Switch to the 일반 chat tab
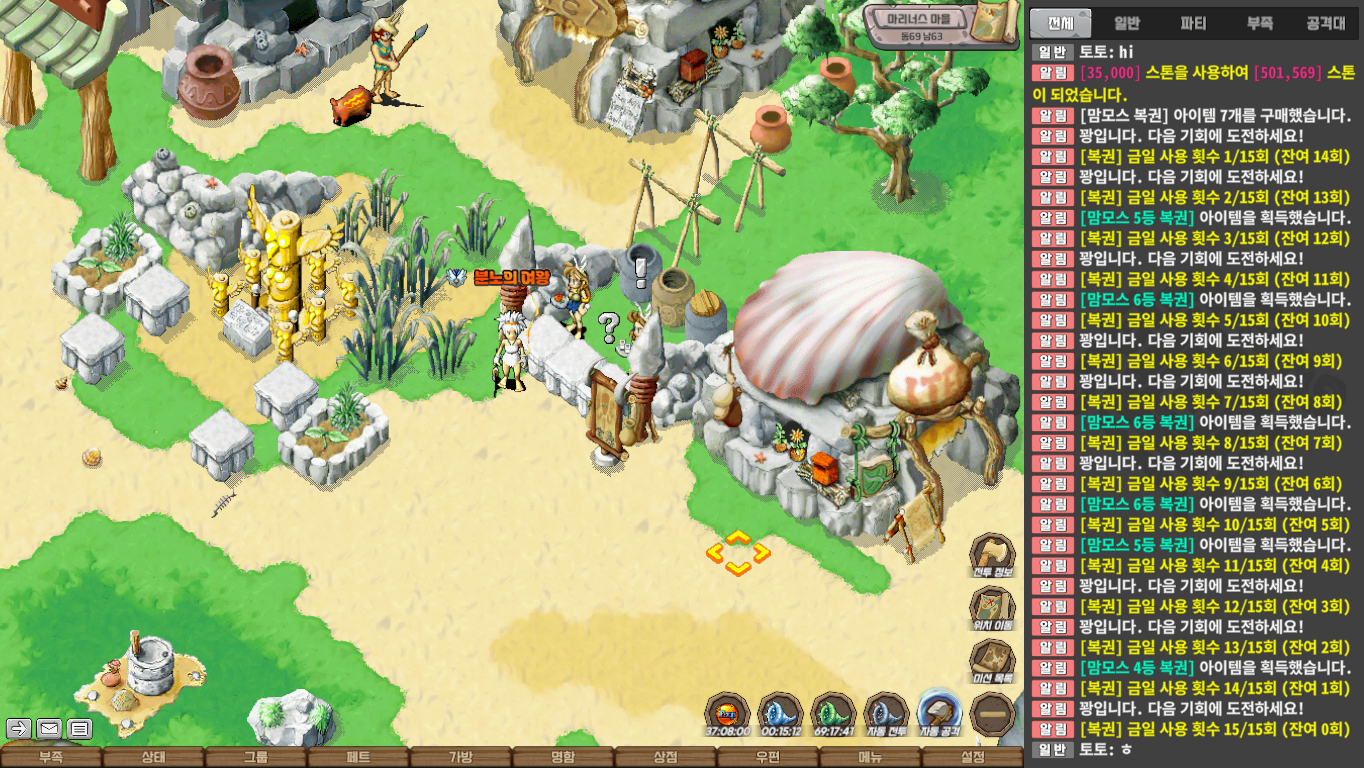The width and height of the screenshot is (1364, 768). point(1127,23)
